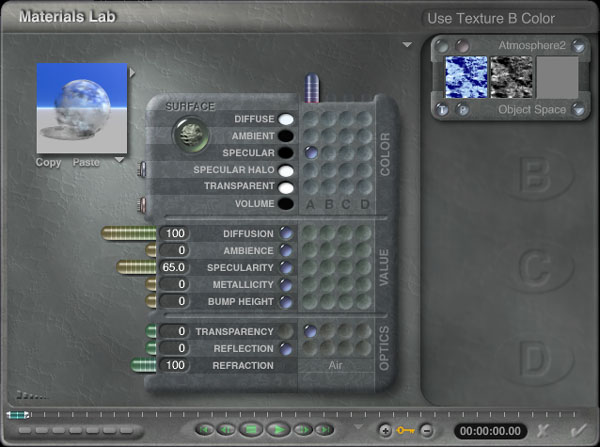Pick the Ambient color swatch
The height and width of the screenshot is (447, 600).
tap(286, 136)
